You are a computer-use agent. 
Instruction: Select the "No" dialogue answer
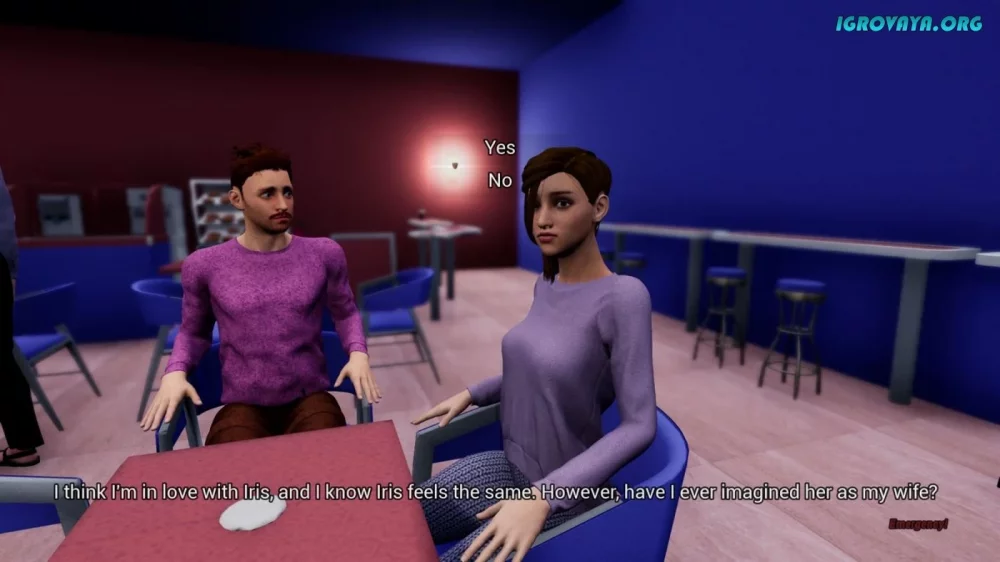tap(500, 181)
